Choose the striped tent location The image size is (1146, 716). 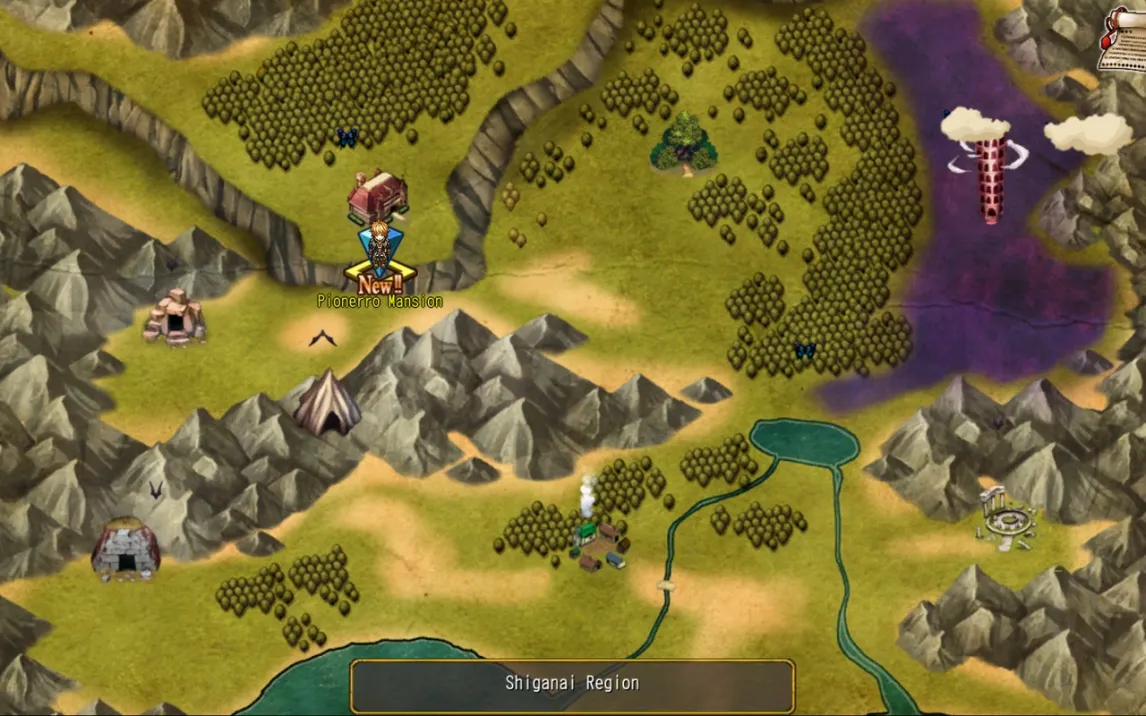click(x=327, y=403)
